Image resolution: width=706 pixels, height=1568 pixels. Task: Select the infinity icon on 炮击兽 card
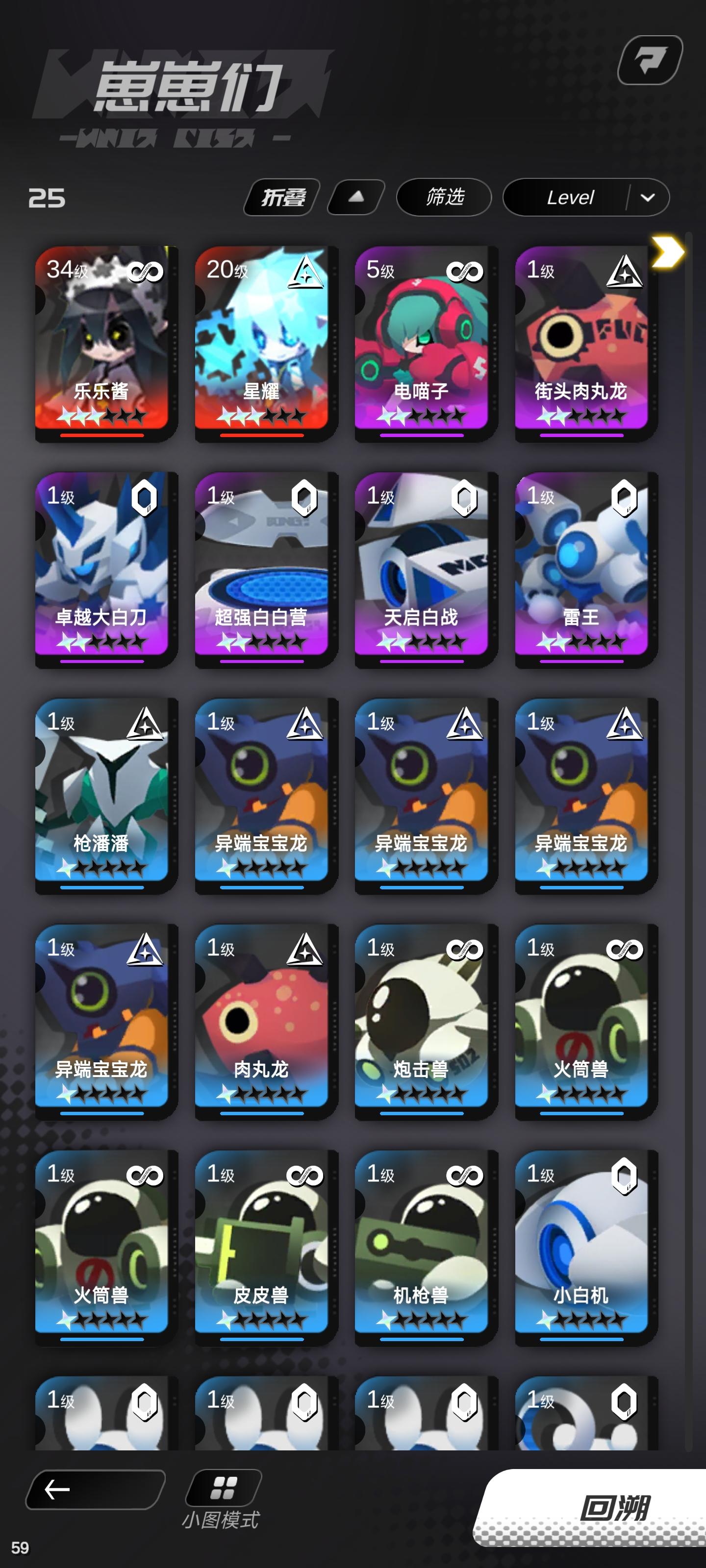pos(465,950)
